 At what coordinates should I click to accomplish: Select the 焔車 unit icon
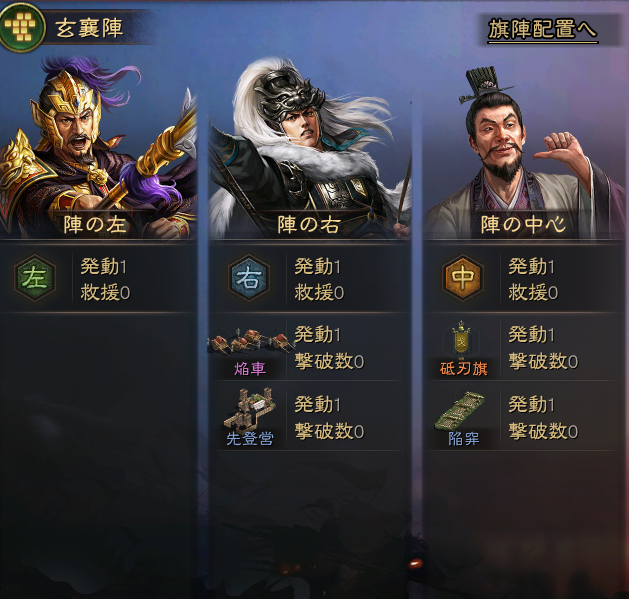tap(249, 346)
